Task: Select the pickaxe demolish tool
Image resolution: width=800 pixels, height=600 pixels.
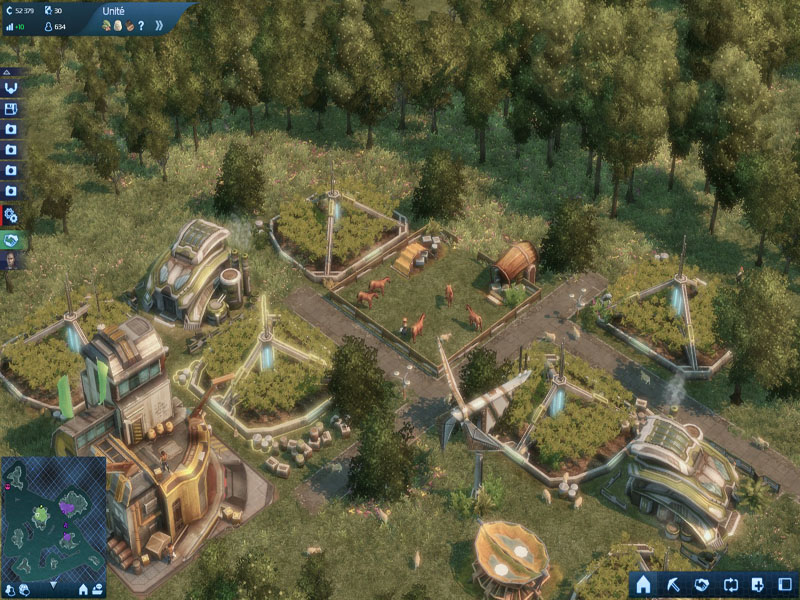Action: [673, 584]
